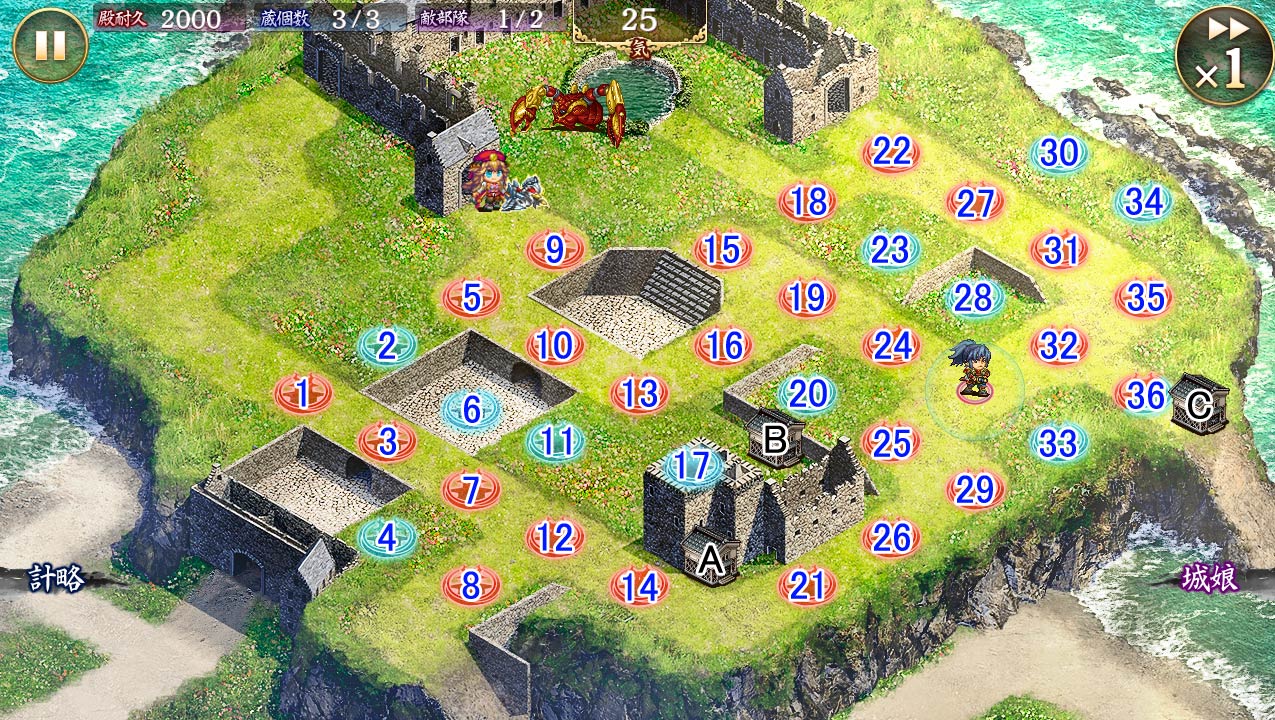Open the 計略 stratagem panel

[56, 579]
